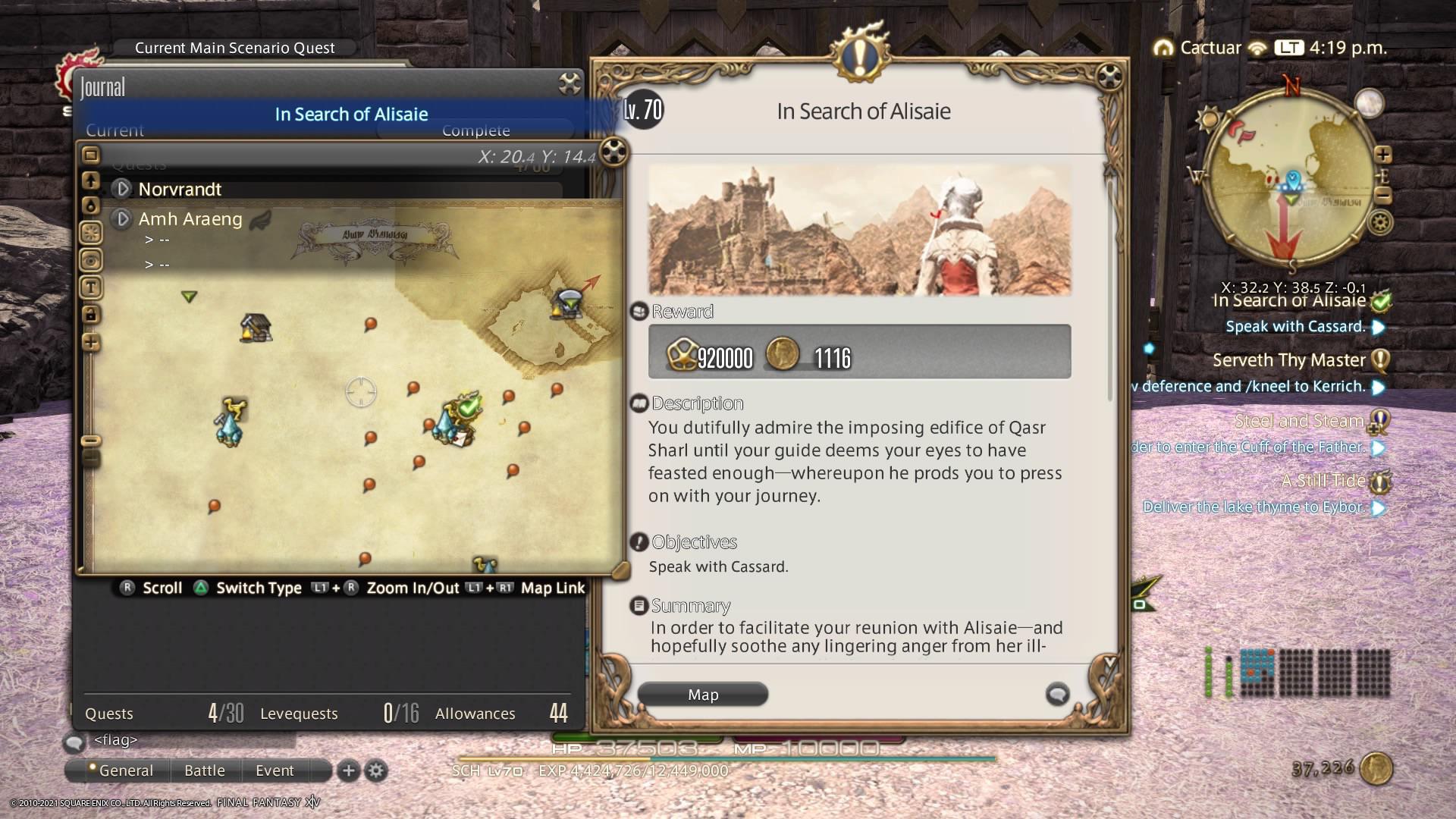
Task: Close the Journal window
Action: coord(570,83)
